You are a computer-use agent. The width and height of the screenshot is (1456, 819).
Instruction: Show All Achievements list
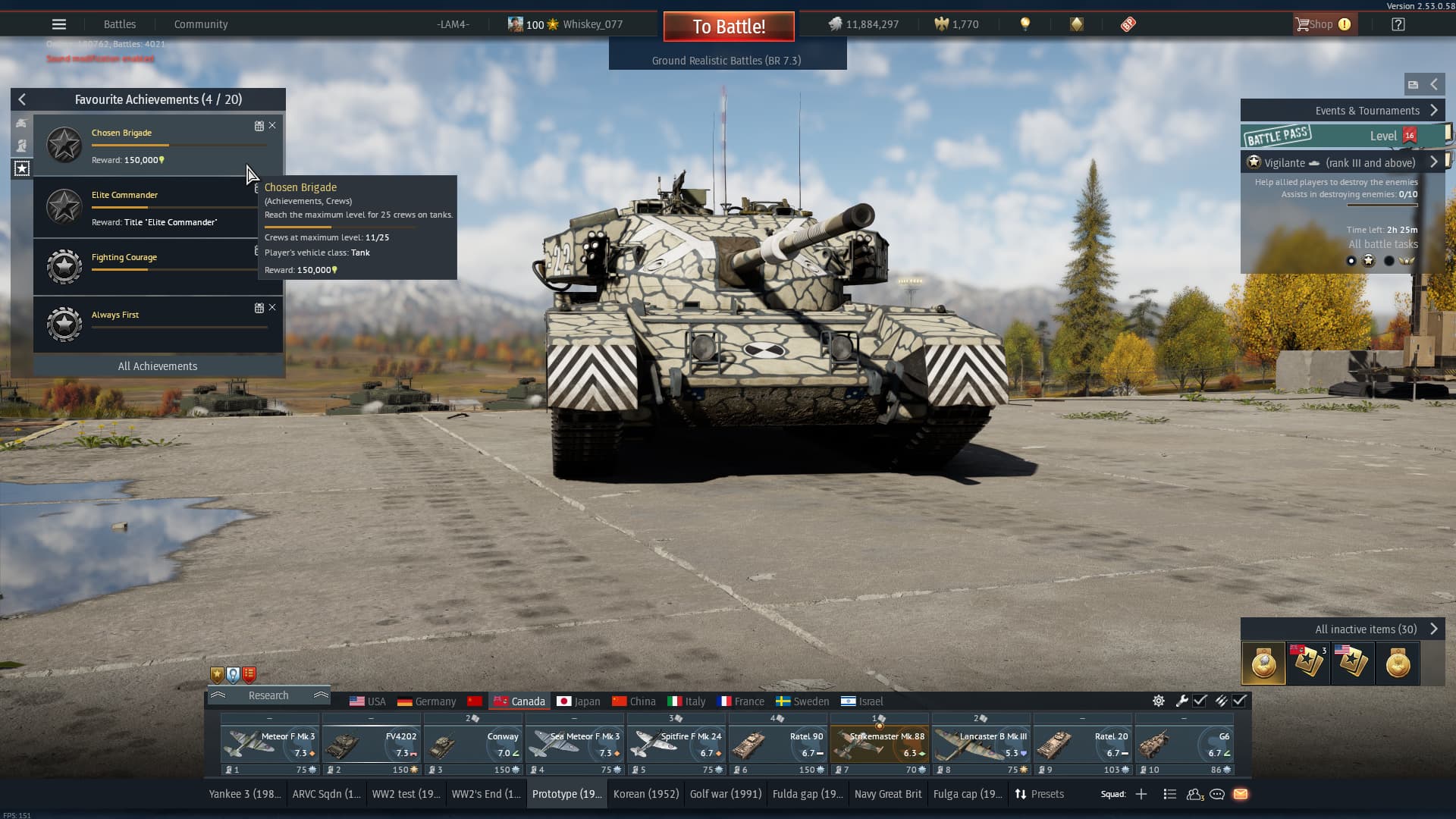(x=158, y=366)
